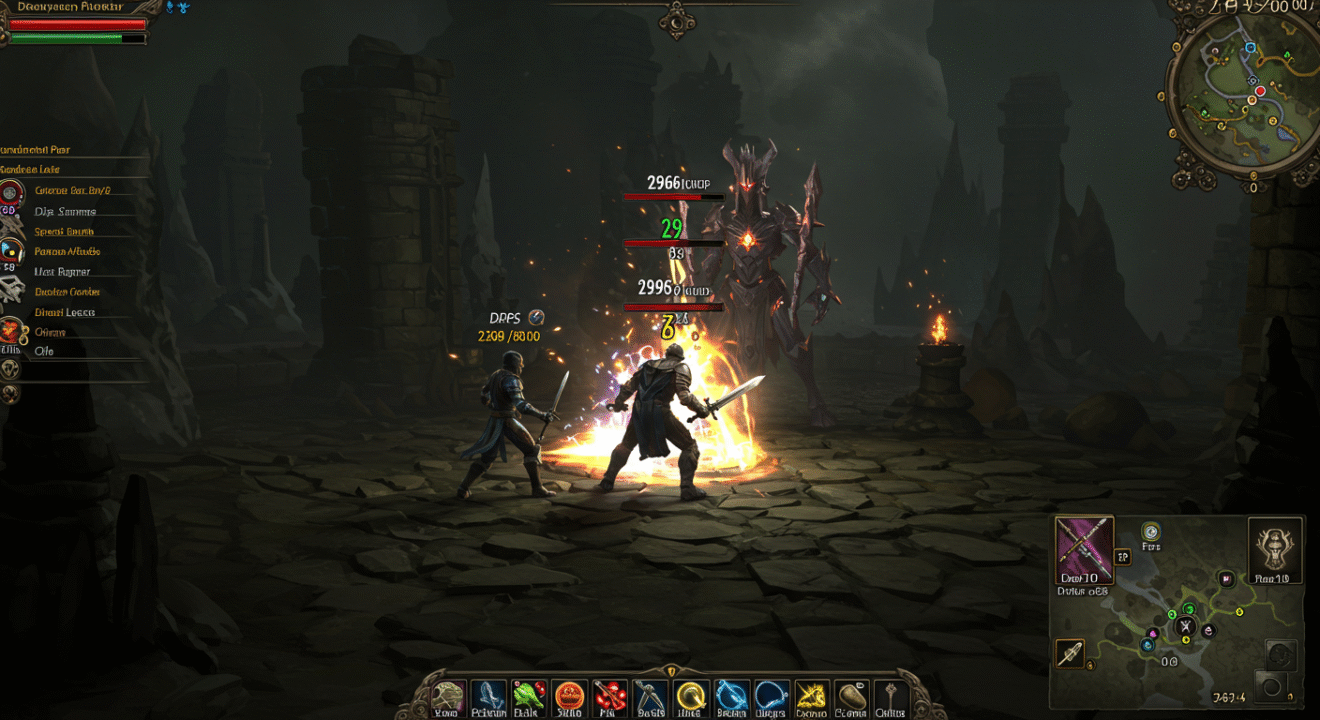Activate the green leaf ability on the hotbar
This screenshot has height=720, width=1320.
[x=528, y=695]
